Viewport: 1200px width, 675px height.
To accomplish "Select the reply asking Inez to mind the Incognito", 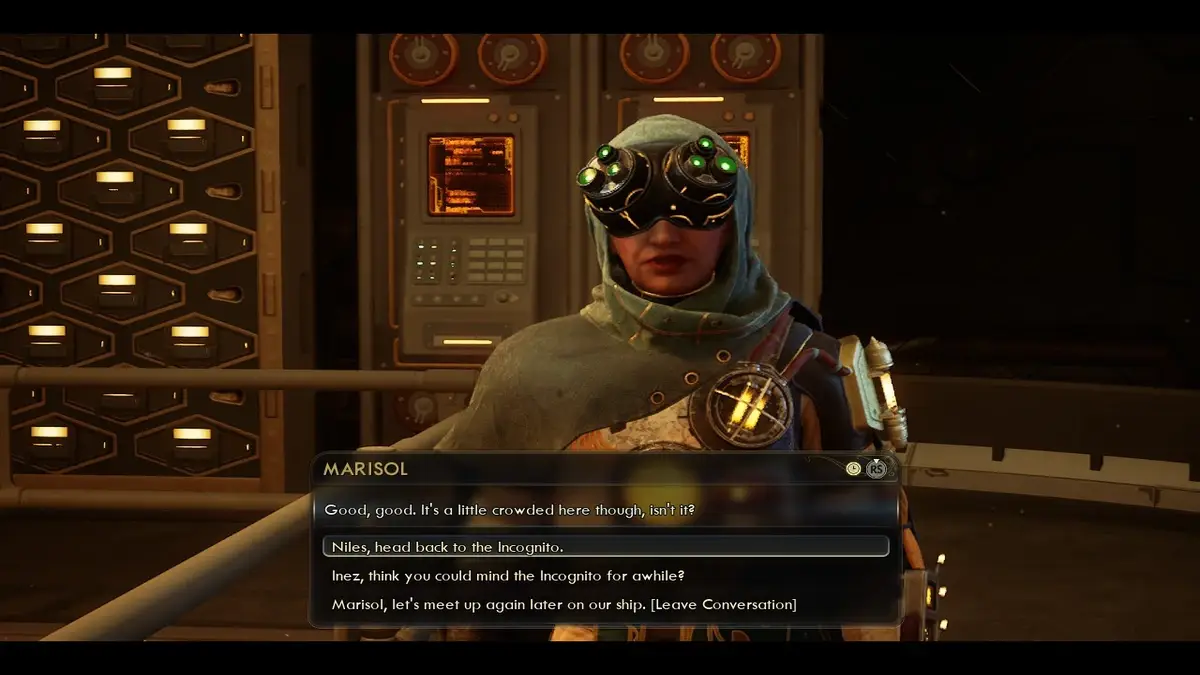I will coord(508,576).
